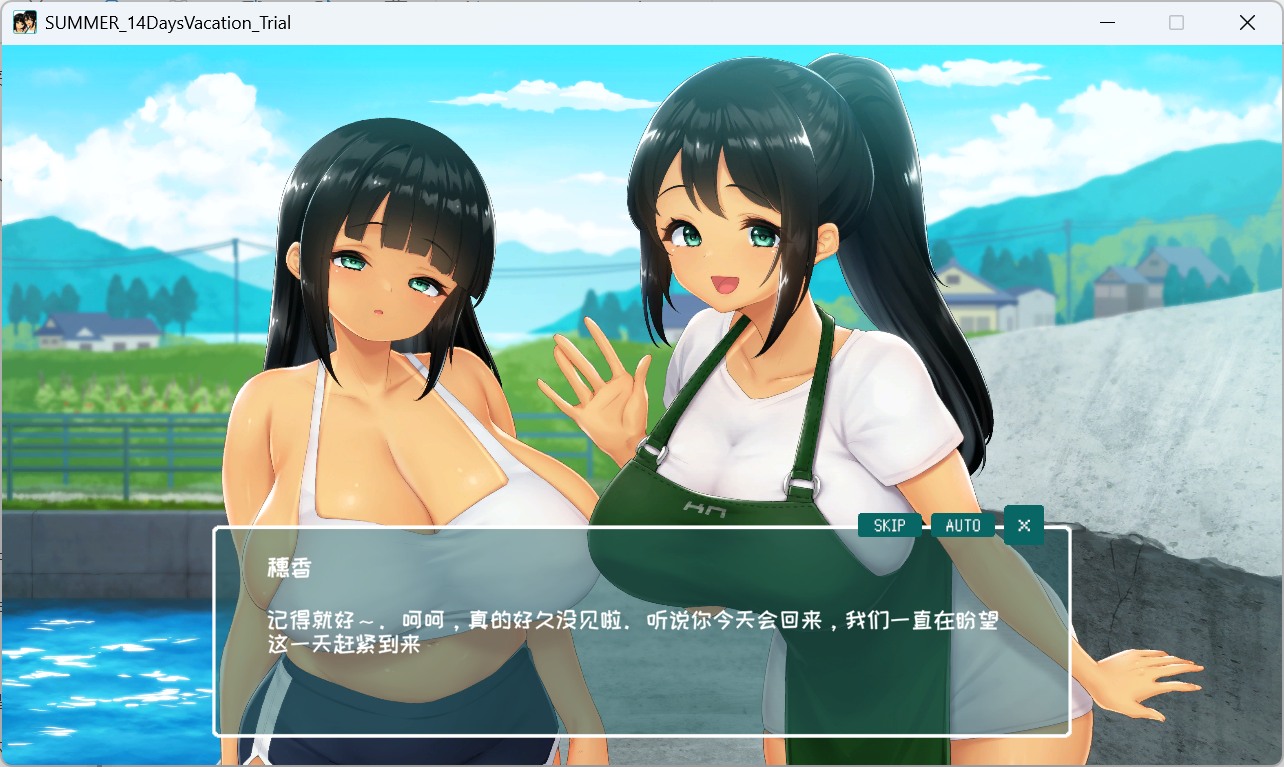The width and height of the screenshot is (1284, 767).
Task: Click the minimize icon on the title bar
Action: (x=1106, y=22)
